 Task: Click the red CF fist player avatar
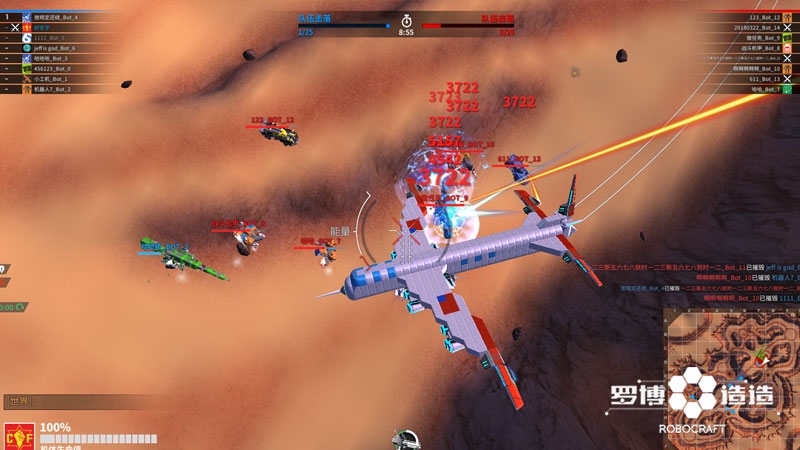point(17,436)
